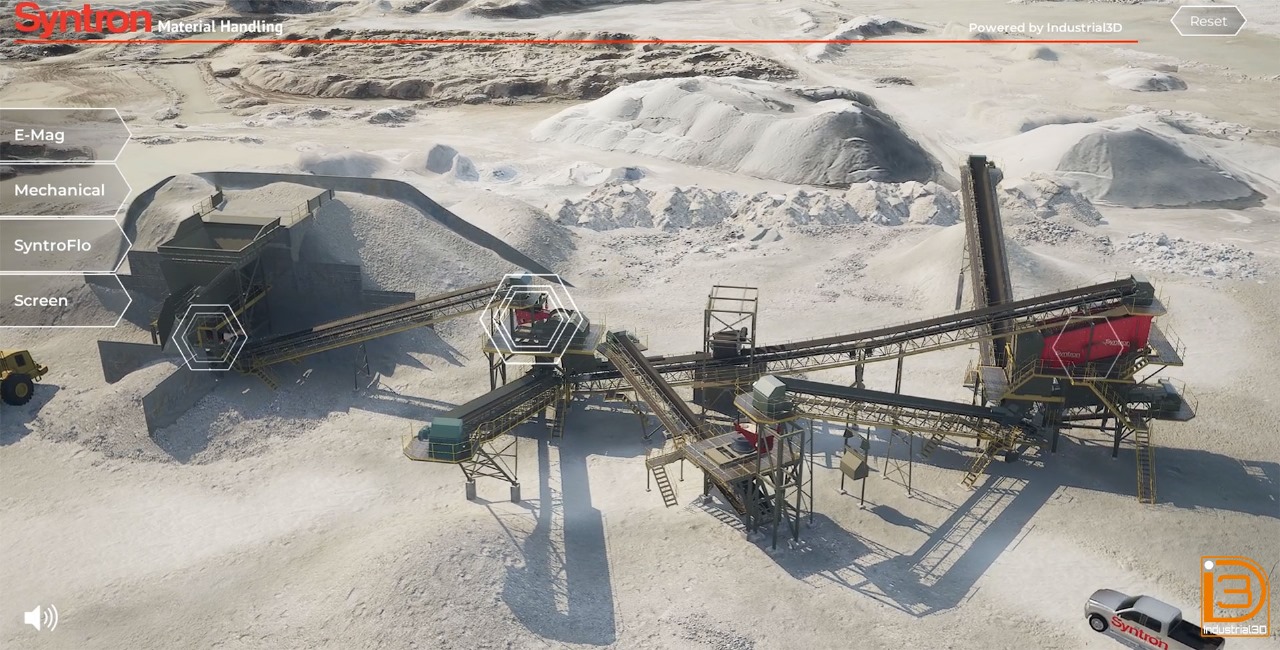Activate the hexagon hotspot on the central red feeder

point(530,320)
